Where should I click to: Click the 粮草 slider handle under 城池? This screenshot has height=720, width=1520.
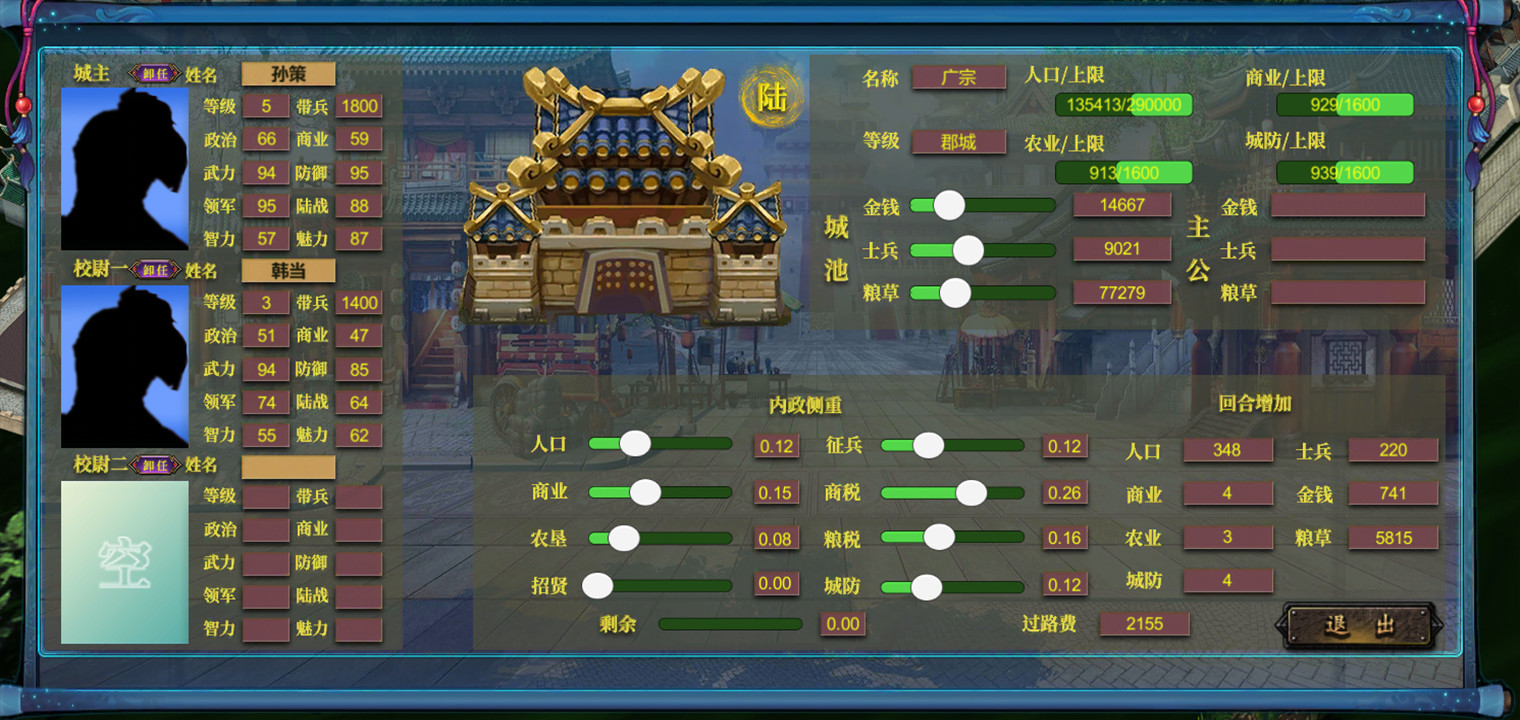(x=954, y=293)
